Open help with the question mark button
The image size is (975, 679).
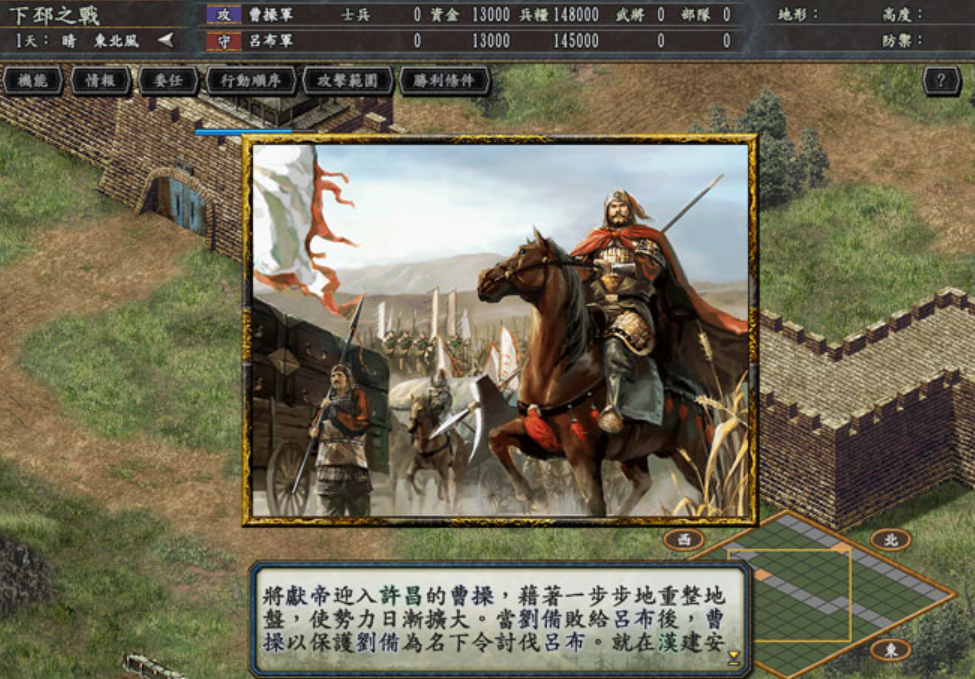click(941, 81)
